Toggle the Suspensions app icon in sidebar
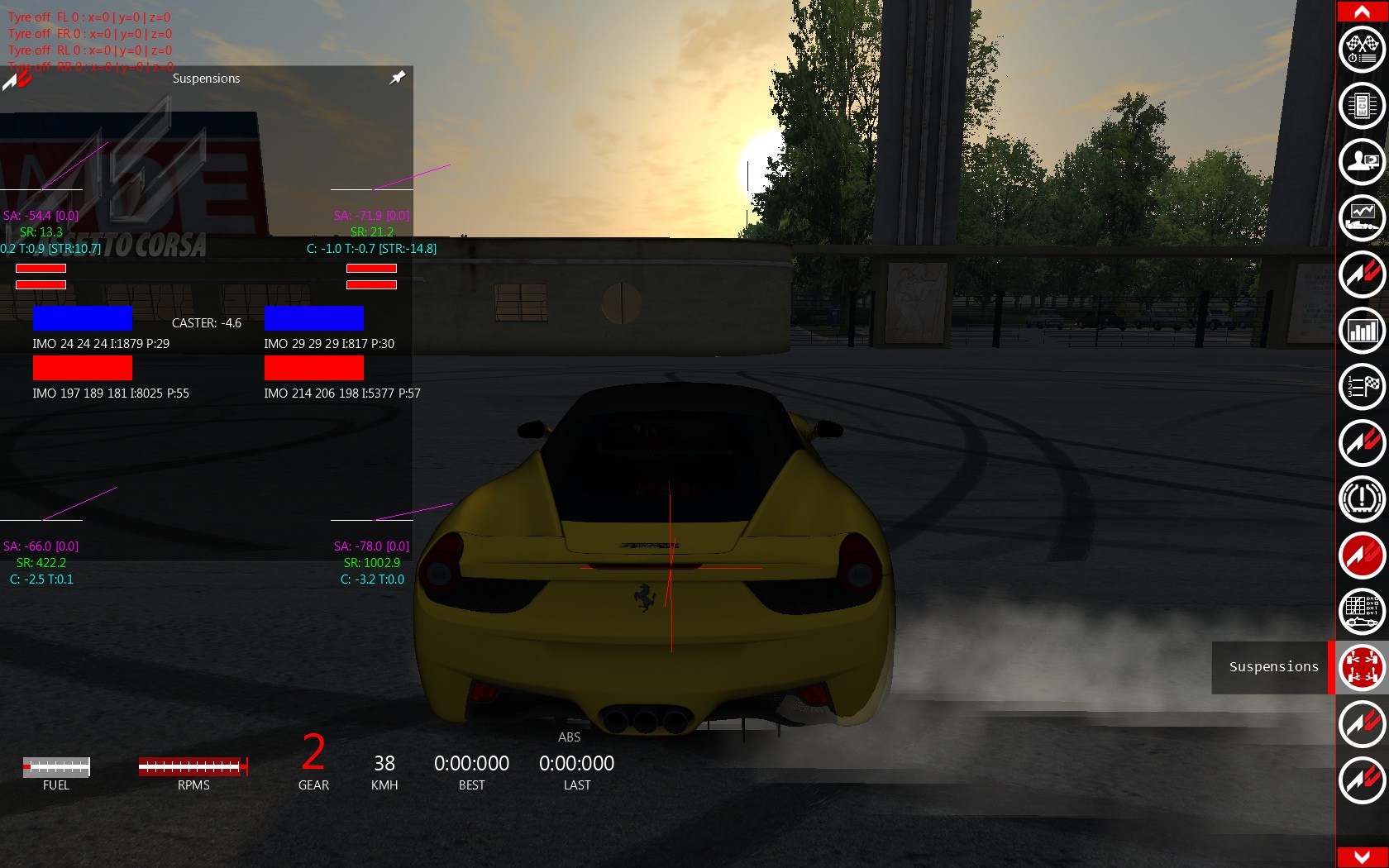This screenshot has height=868, width=1389. coord(1362,668)
